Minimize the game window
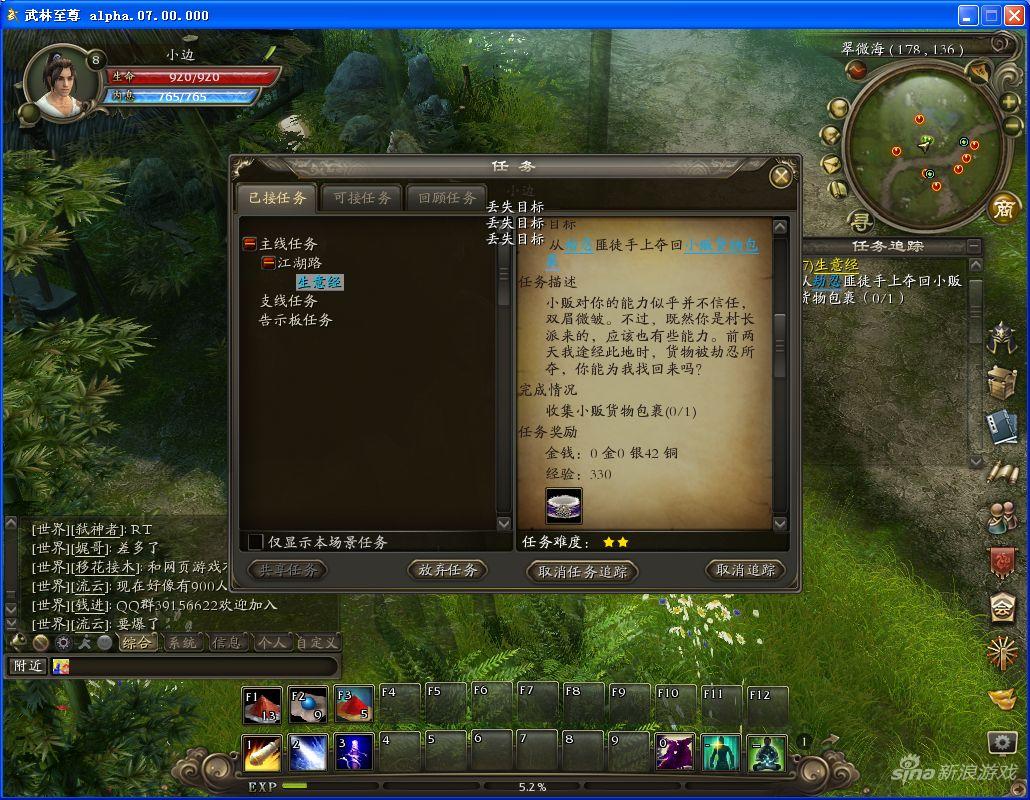 967,15
